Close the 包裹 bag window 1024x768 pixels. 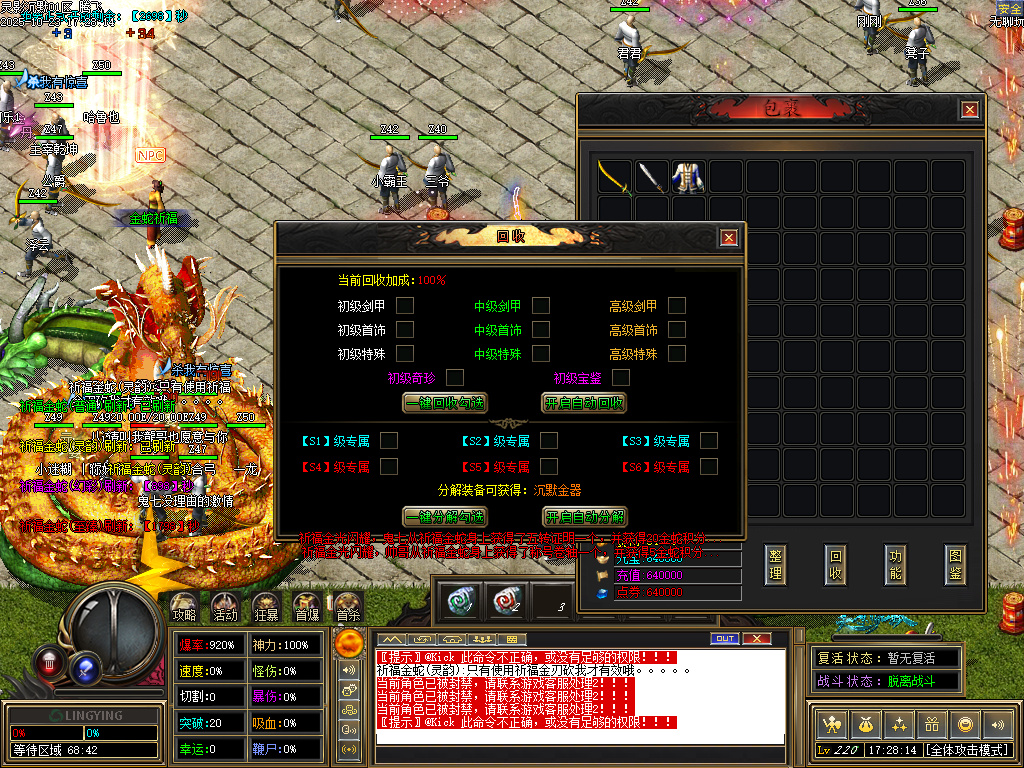(x=969, y=110)
